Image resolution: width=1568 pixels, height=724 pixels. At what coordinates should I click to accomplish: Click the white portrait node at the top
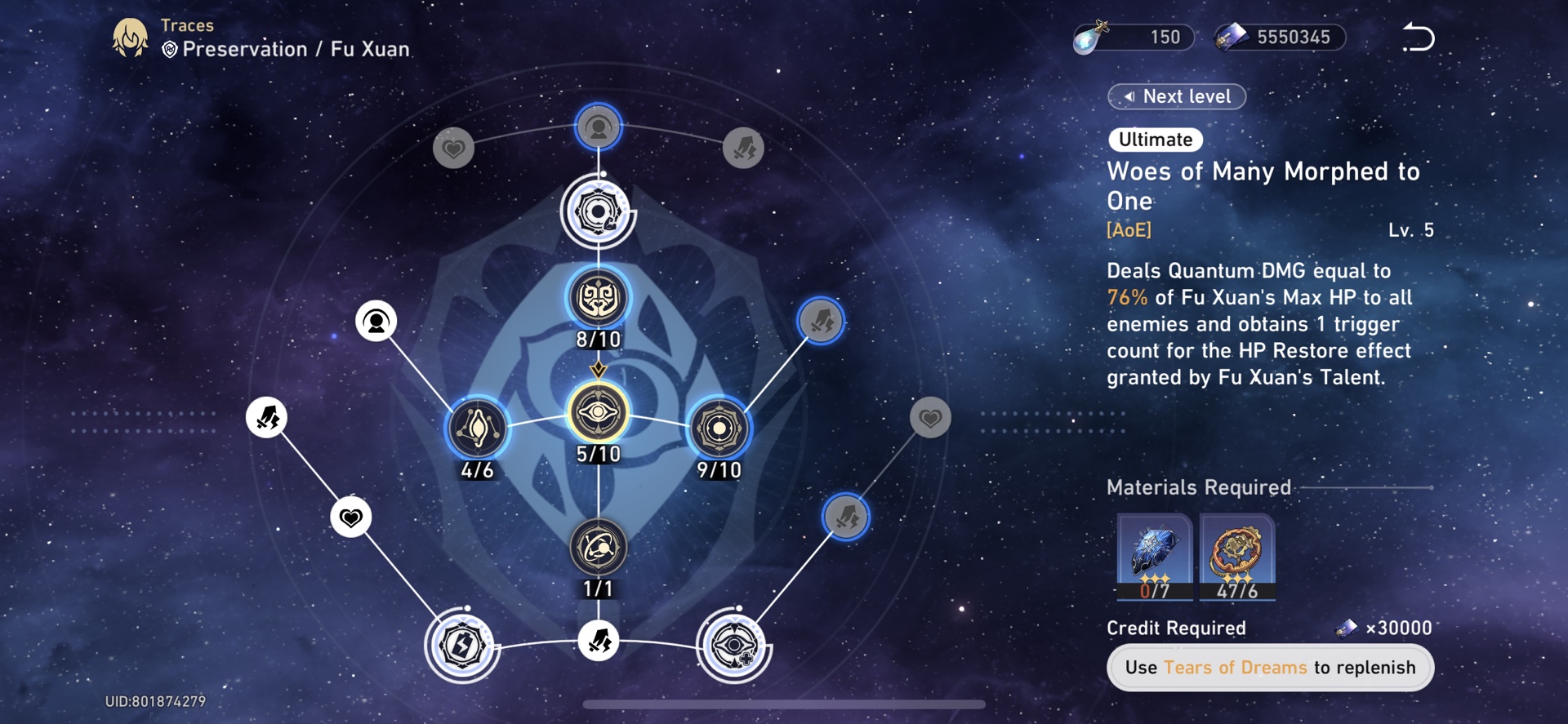599,127
